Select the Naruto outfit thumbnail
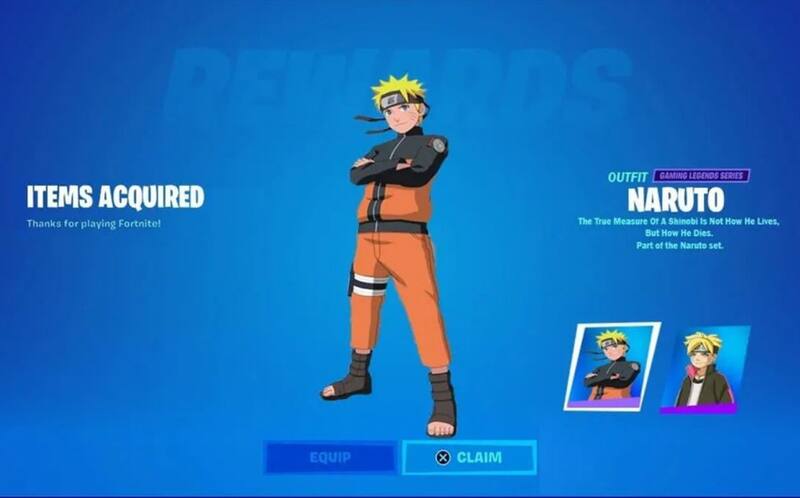The image size is (800, 498). [x=611, y=366]
